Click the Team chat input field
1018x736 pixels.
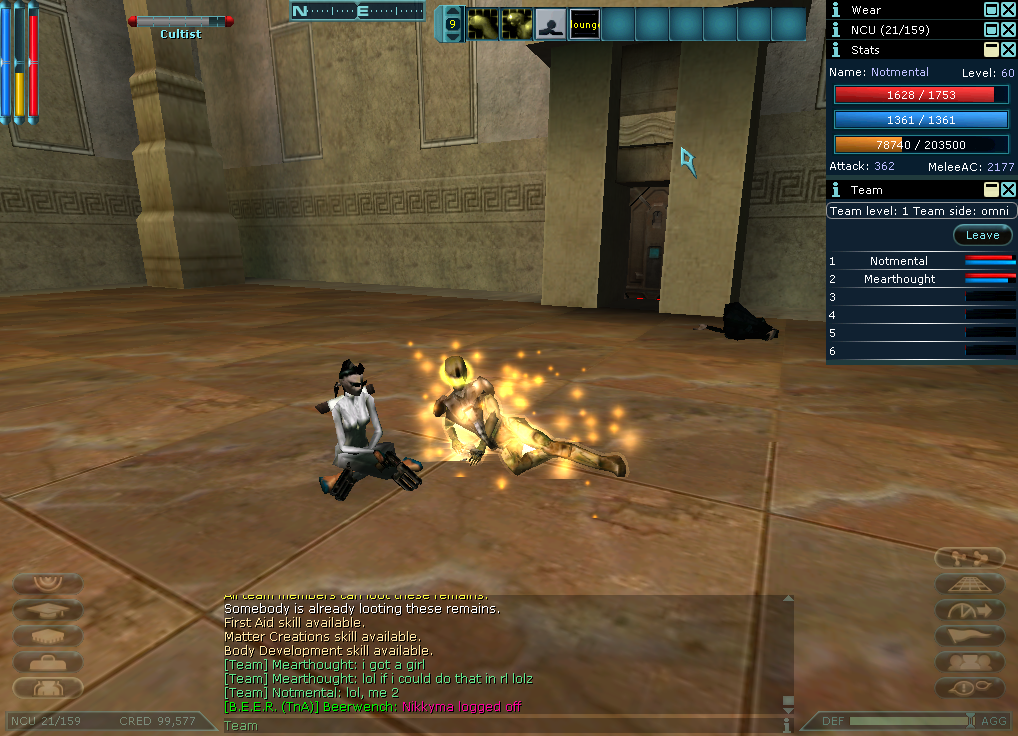point(500,726)
